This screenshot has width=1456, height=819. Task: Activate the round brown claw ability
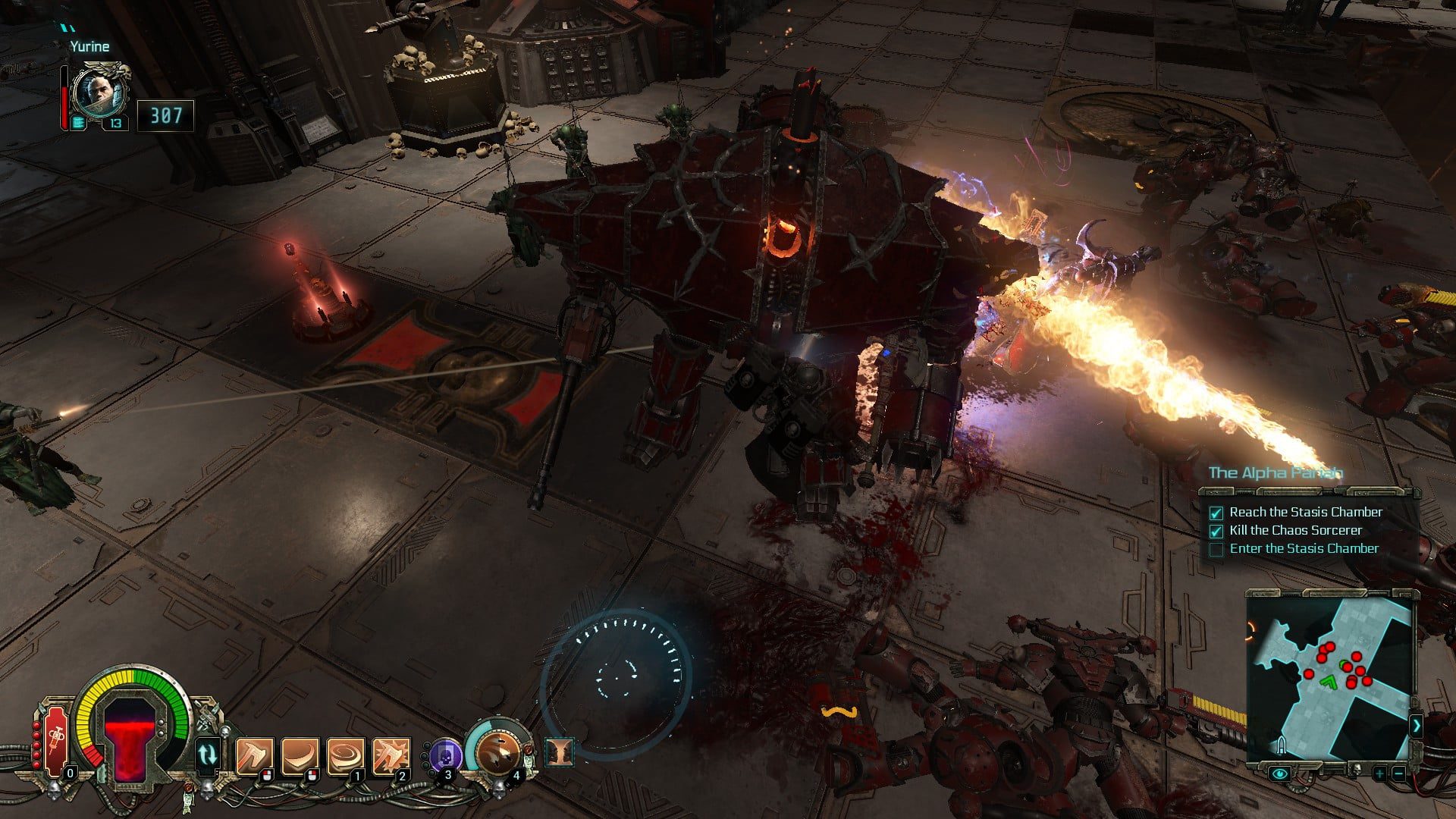(x=498, y=753)
